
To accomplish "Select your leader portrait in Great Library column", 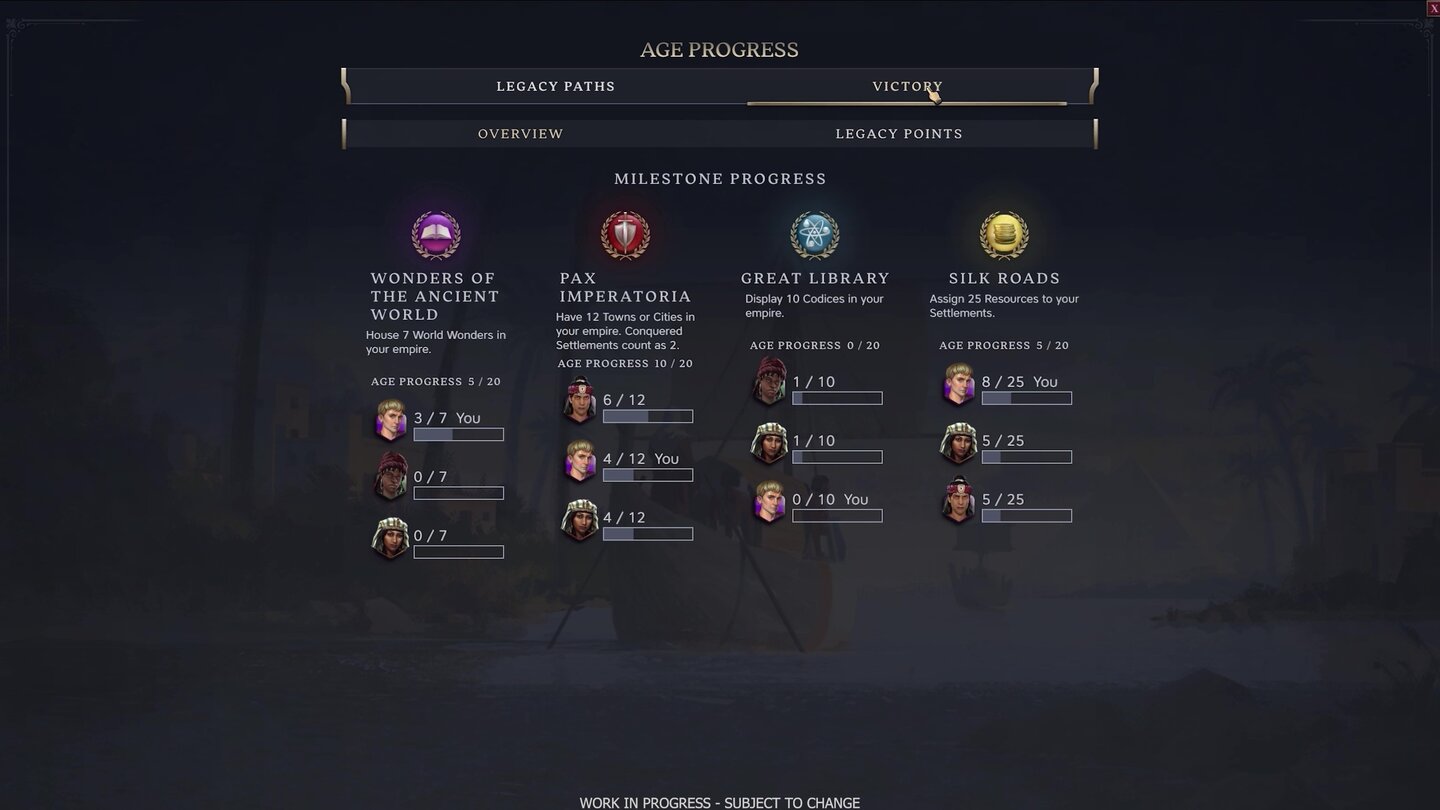I will click(x=769, y=502).
